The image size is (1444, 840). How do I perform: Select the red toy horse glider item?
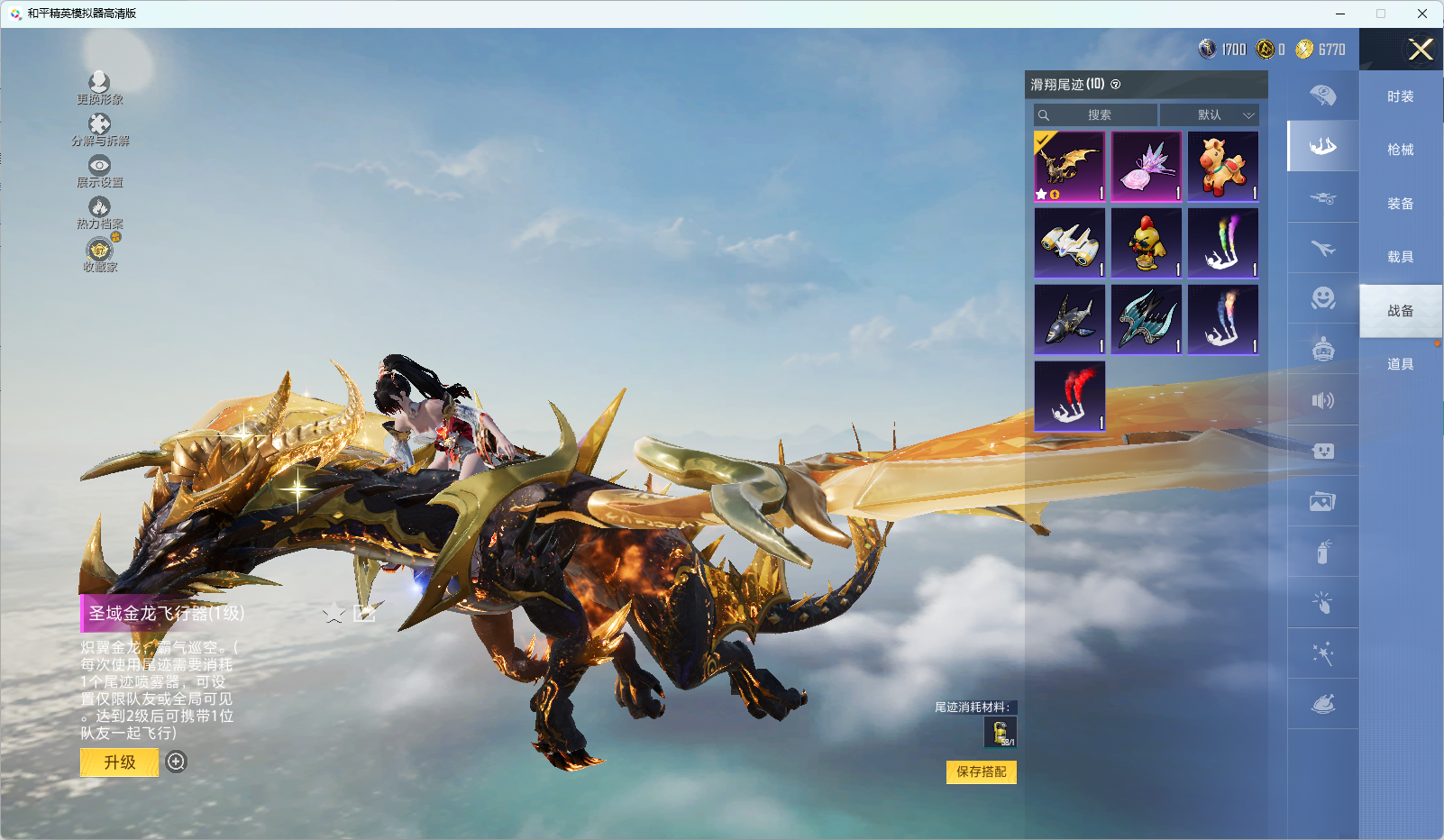coord(1223,167)
